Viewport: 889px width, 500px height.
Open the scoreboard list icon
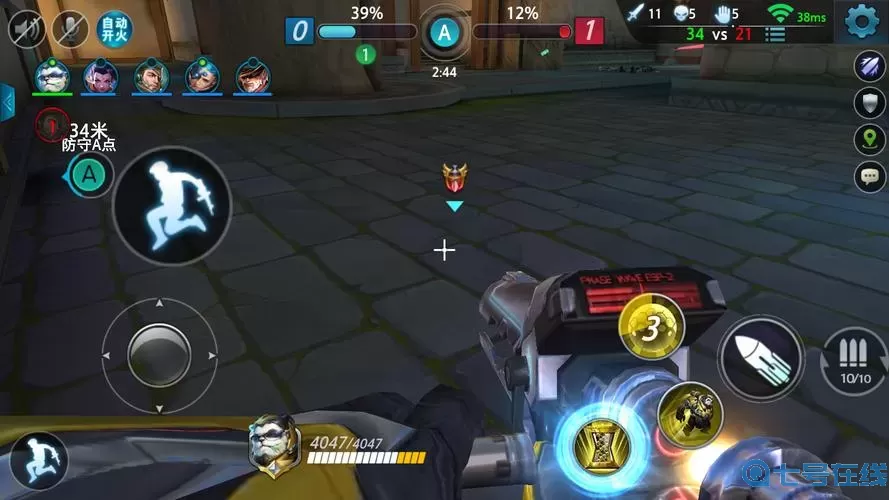click(x=774, y=34)
